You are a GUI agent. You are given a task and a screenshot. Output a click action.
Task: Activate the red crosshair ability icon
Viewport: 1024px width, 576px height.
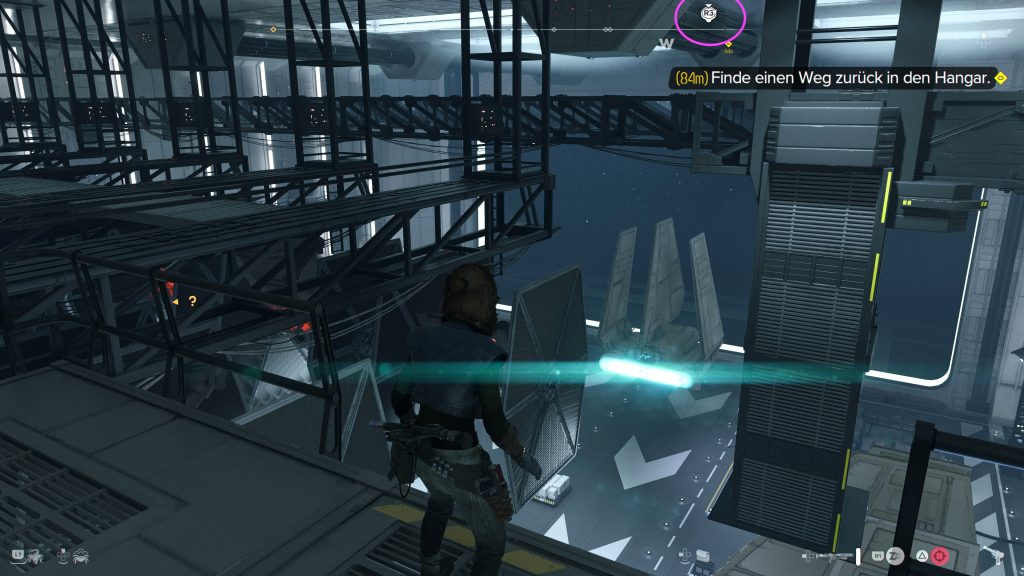tap(939, 556)
